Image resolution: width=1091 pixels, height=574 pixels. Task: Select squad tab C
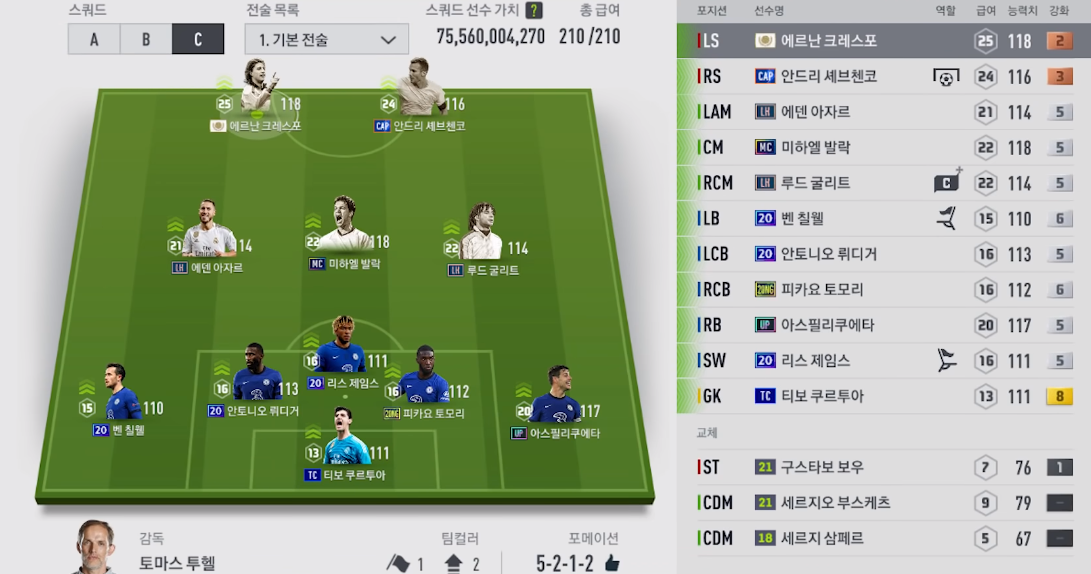point(197,39)
